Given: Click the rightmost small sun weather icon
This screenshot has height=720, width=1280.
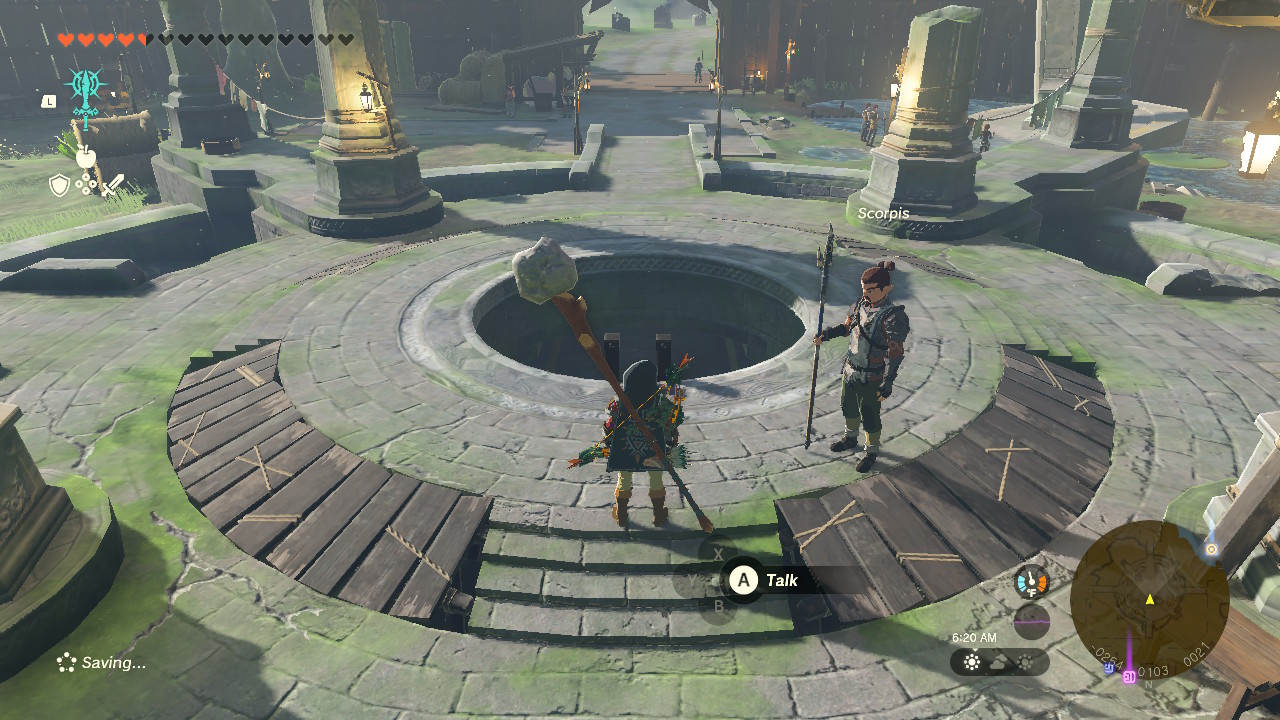Looking at the screenshot, I should (x=1024, y=661).
